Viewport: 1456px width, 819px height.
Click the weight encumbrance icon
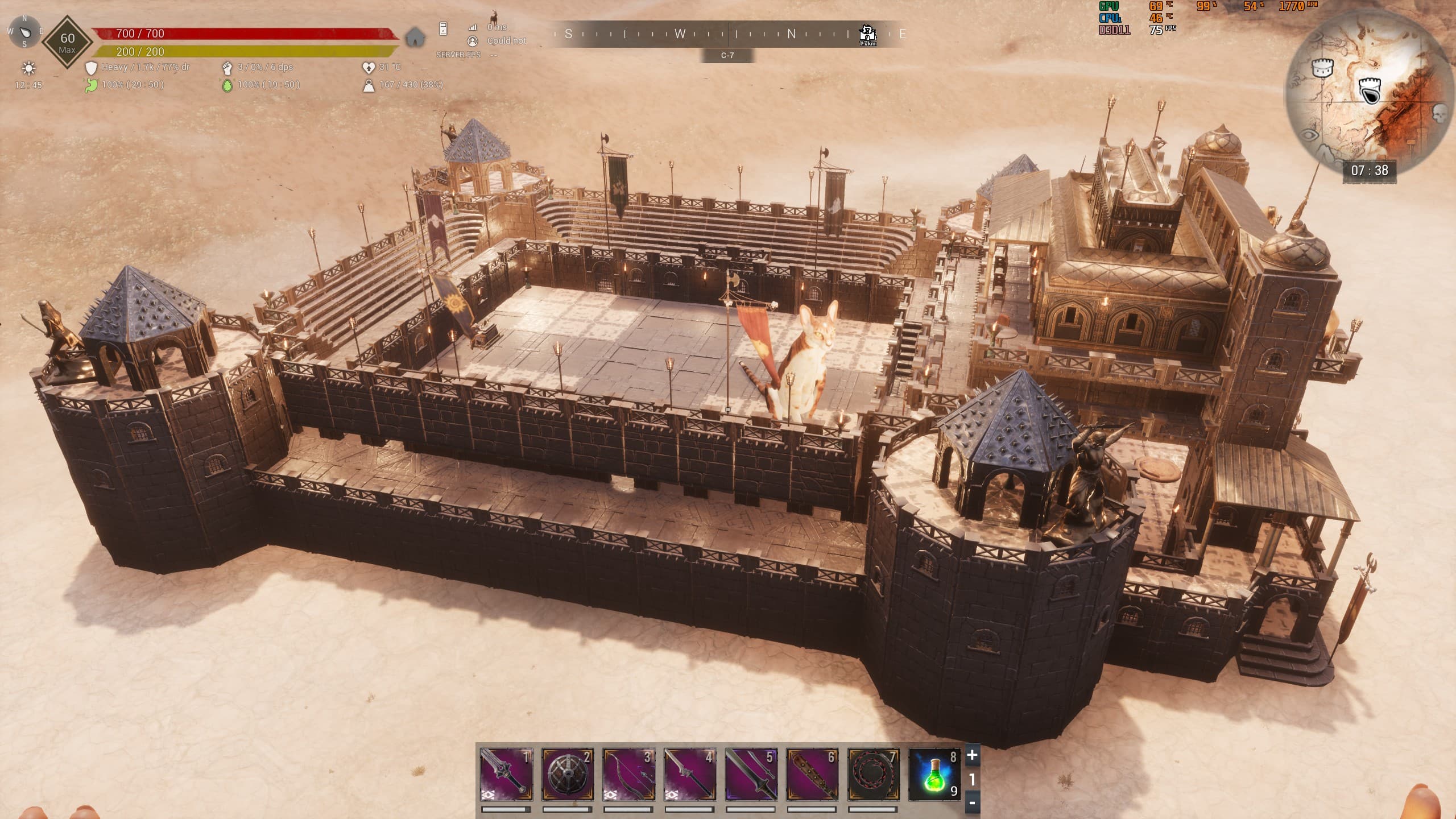369,85
